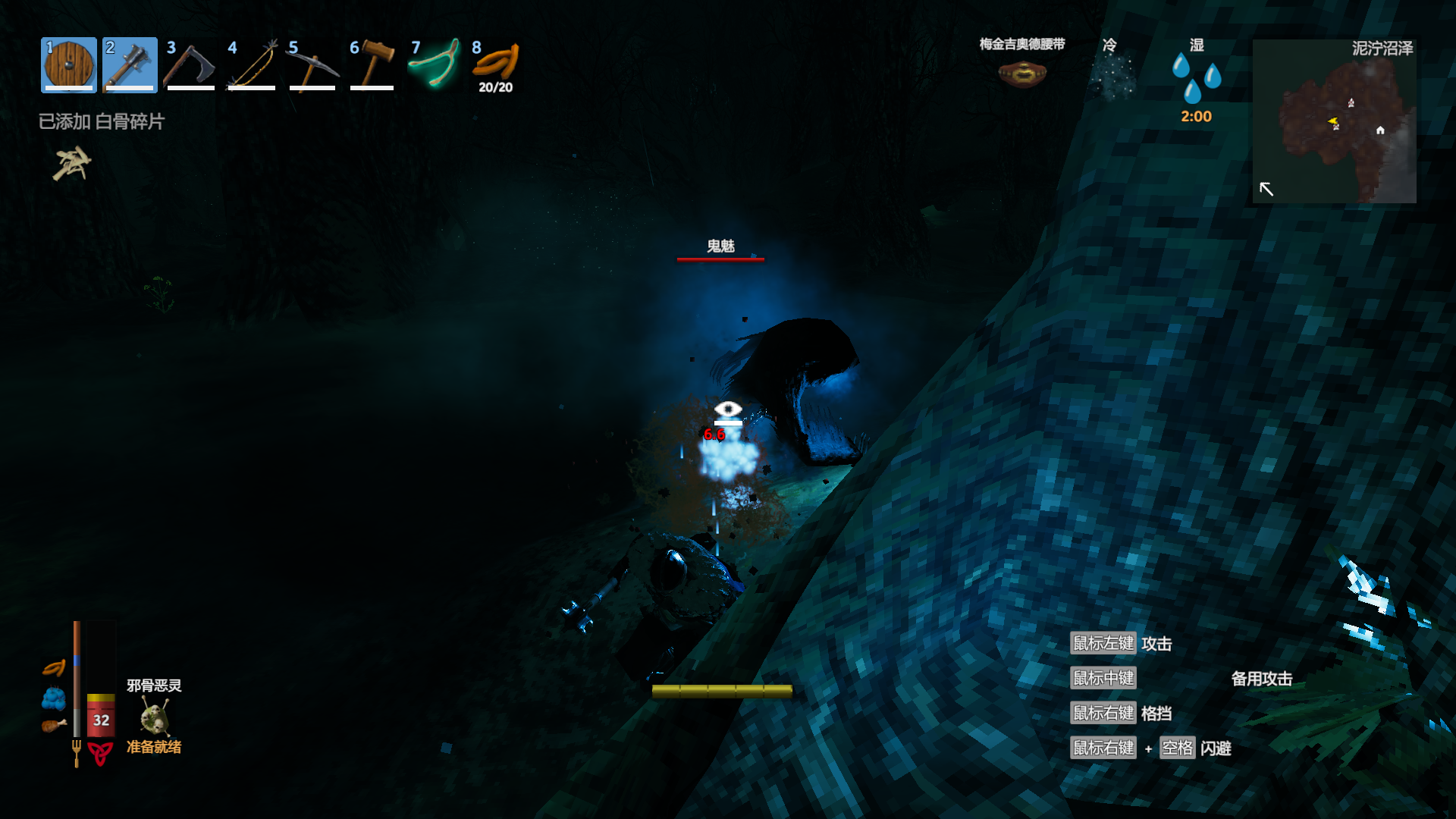Click the cooked meat drumstick food icon
This screenshot has height=819, width=1456.
(53, 726)
